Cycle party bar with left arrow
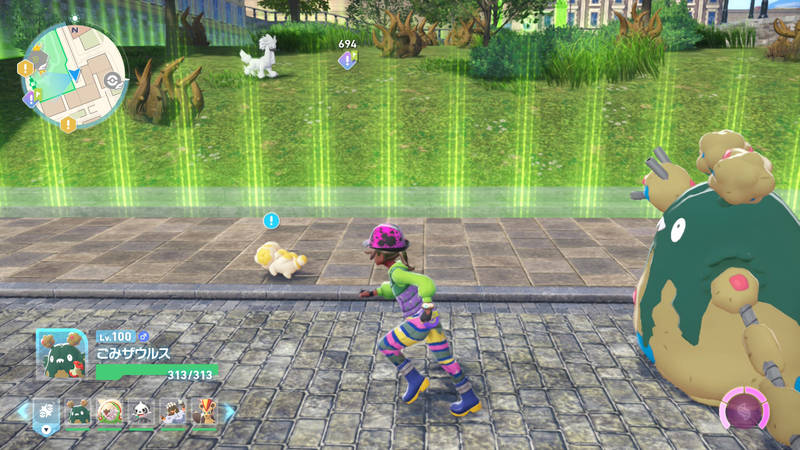 [x=21, y=411]
